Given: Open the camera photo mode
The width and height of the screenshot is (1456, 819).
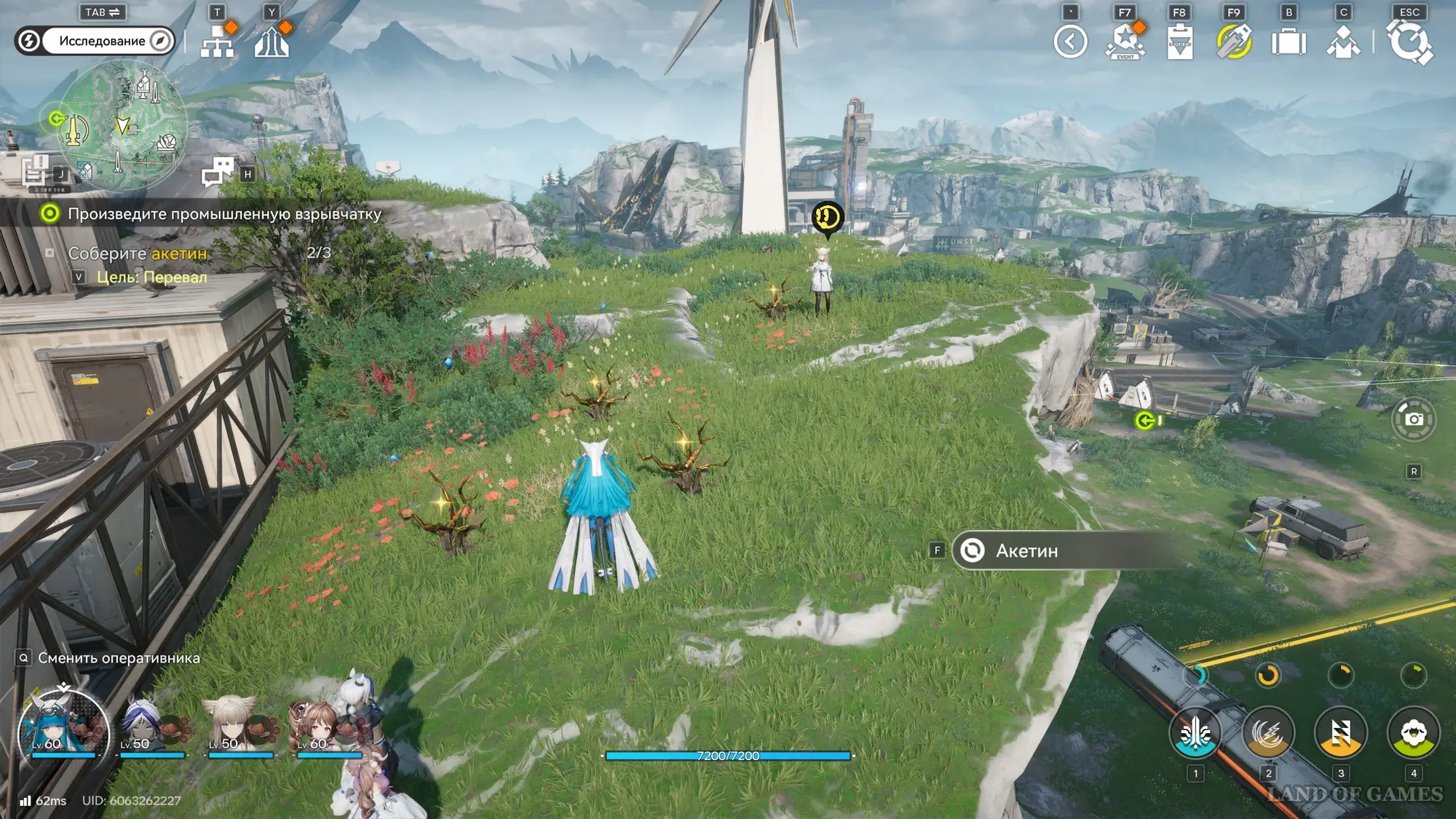Looking at the screenshot, I should [1414, 419].
